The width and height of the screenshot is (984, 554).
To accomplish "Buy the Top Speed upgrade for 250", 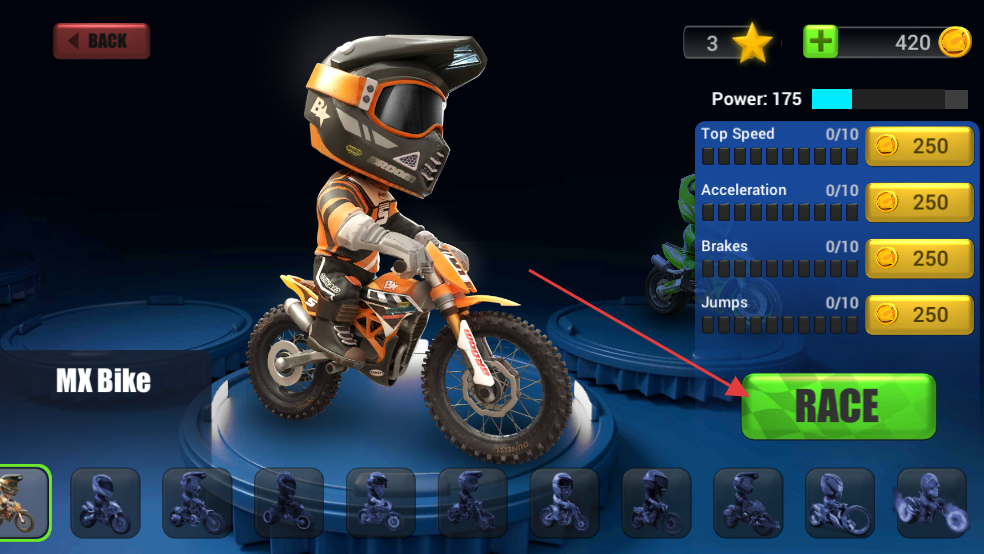I will tap(919, 146).
